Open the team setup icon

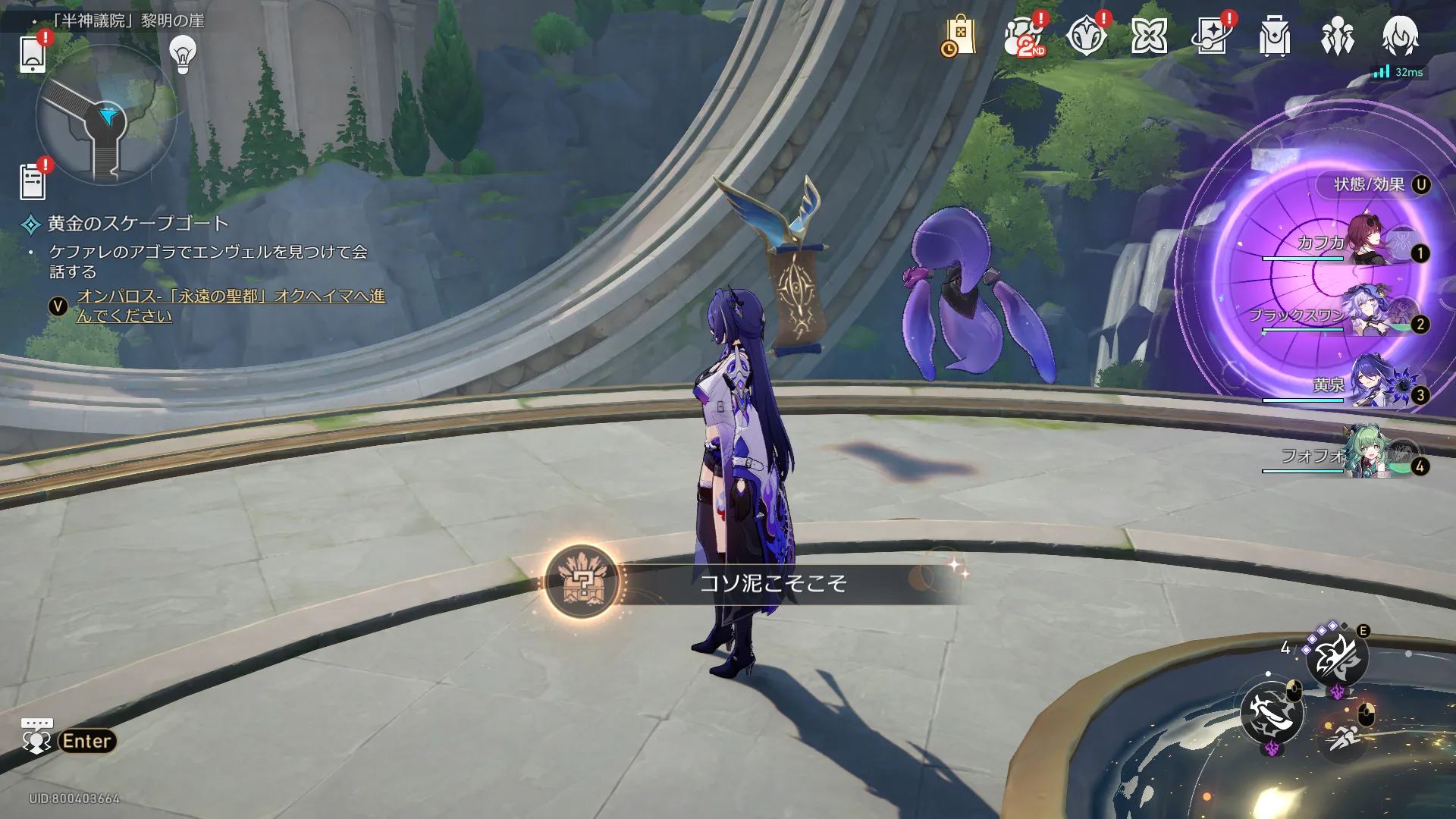pos(1338,36)
